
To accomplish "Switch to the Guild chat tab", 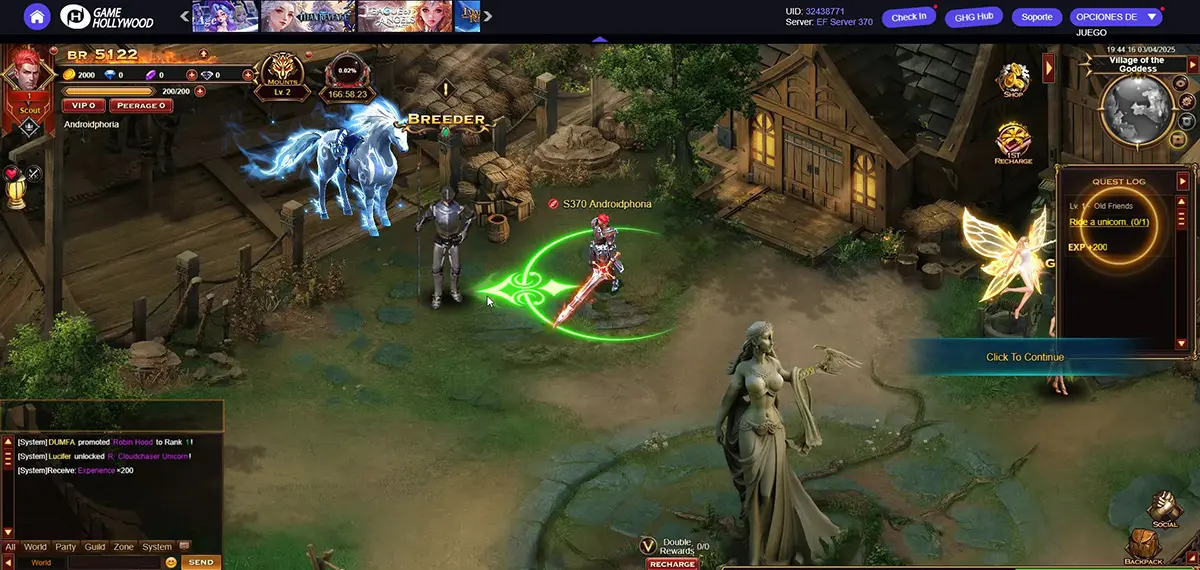I will pos(95,547).
